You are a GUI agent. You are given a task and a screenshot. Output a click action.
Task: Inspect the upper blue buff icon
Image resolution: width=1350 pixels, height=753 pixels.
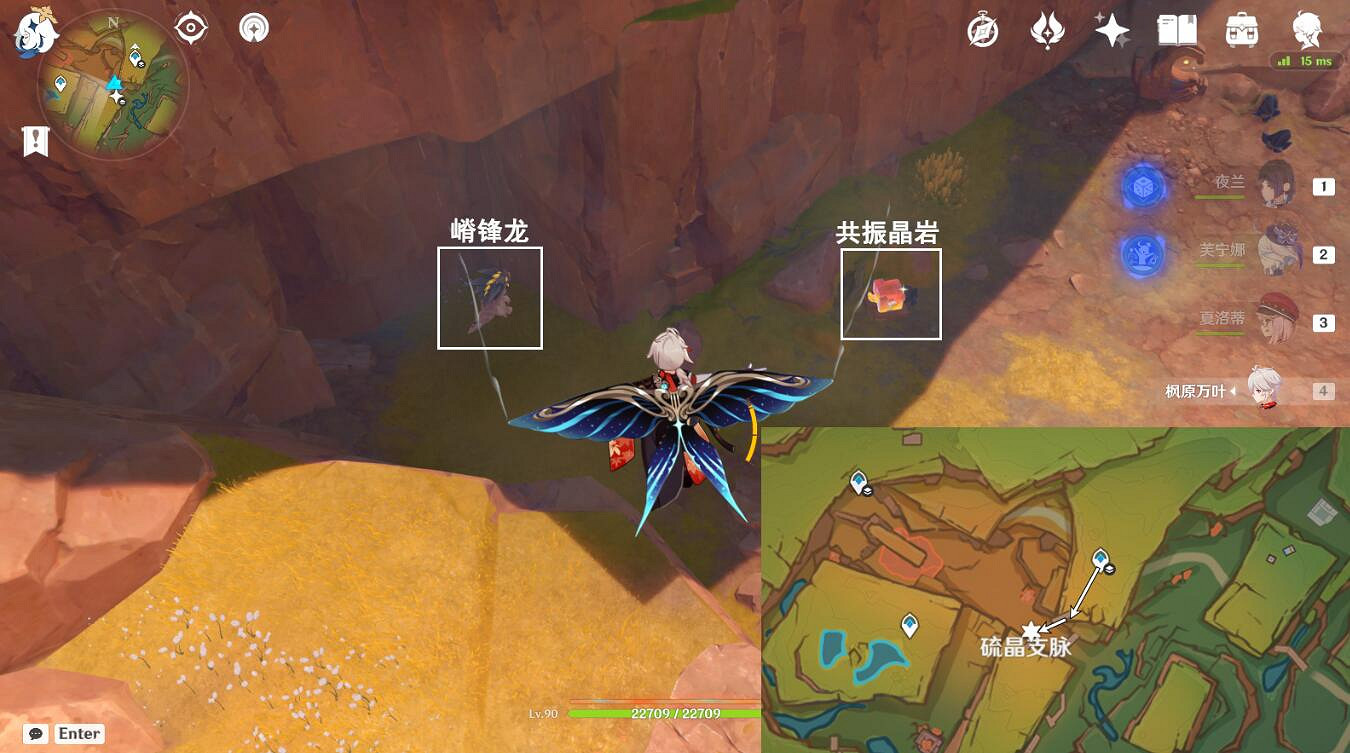pyautogui.click(x=1141, y=187)
